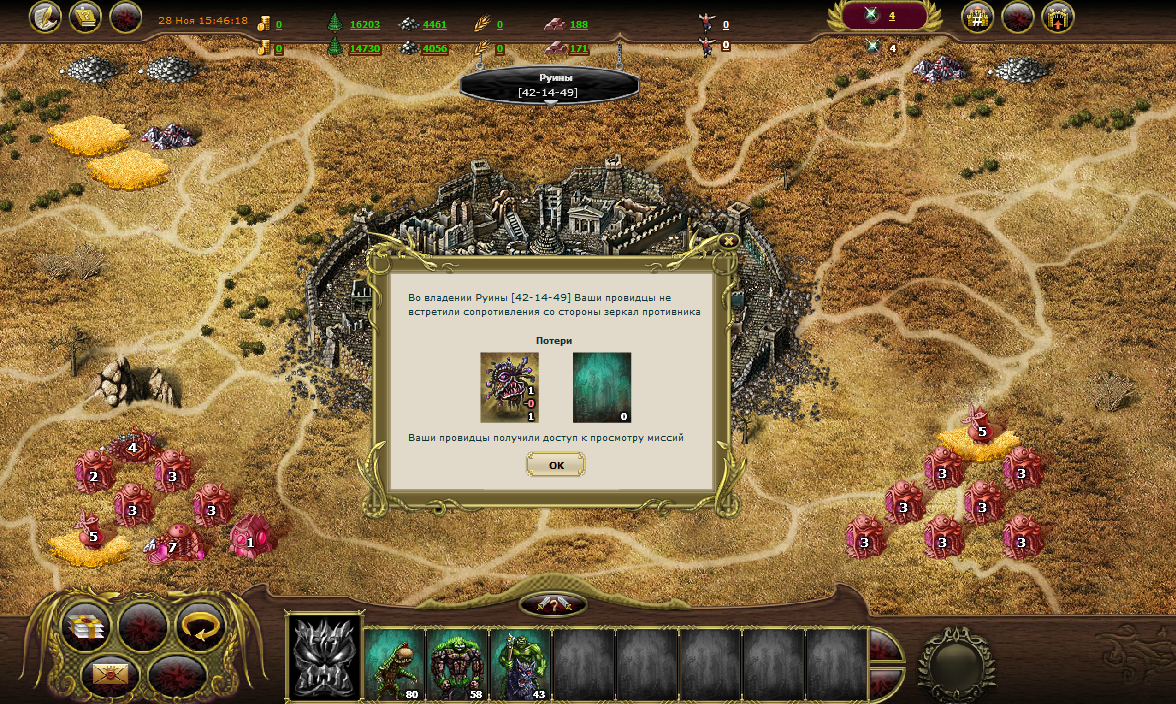The width and height of the screenshot is (1176, 704).
Task: Click the curved yellow return arrow button
Action: [x=200, y=626]
